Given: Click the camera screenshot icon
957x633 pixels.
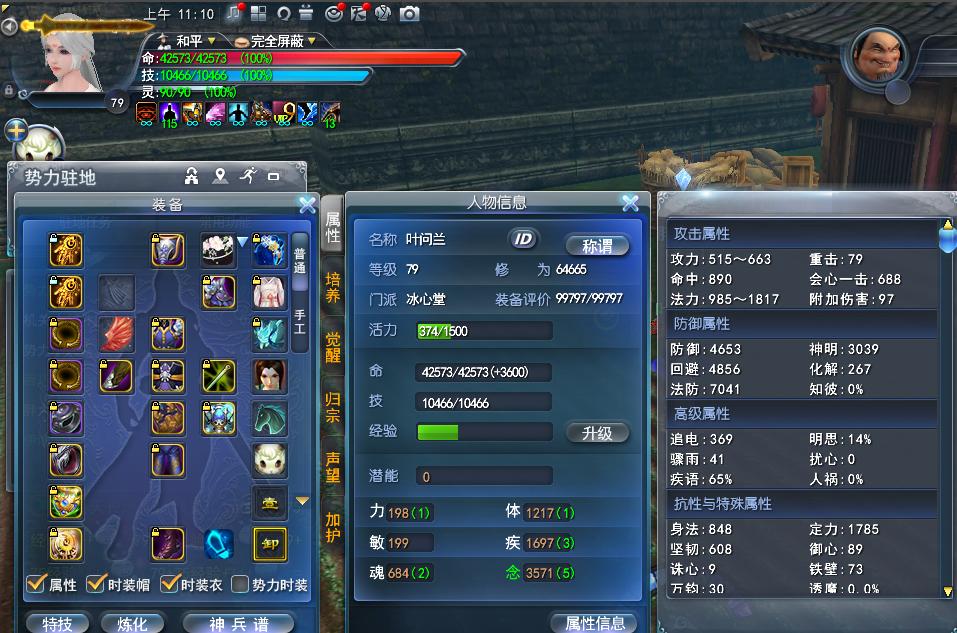Looking at the screenshot, I should pyautogui.click(x=409, y=13).
